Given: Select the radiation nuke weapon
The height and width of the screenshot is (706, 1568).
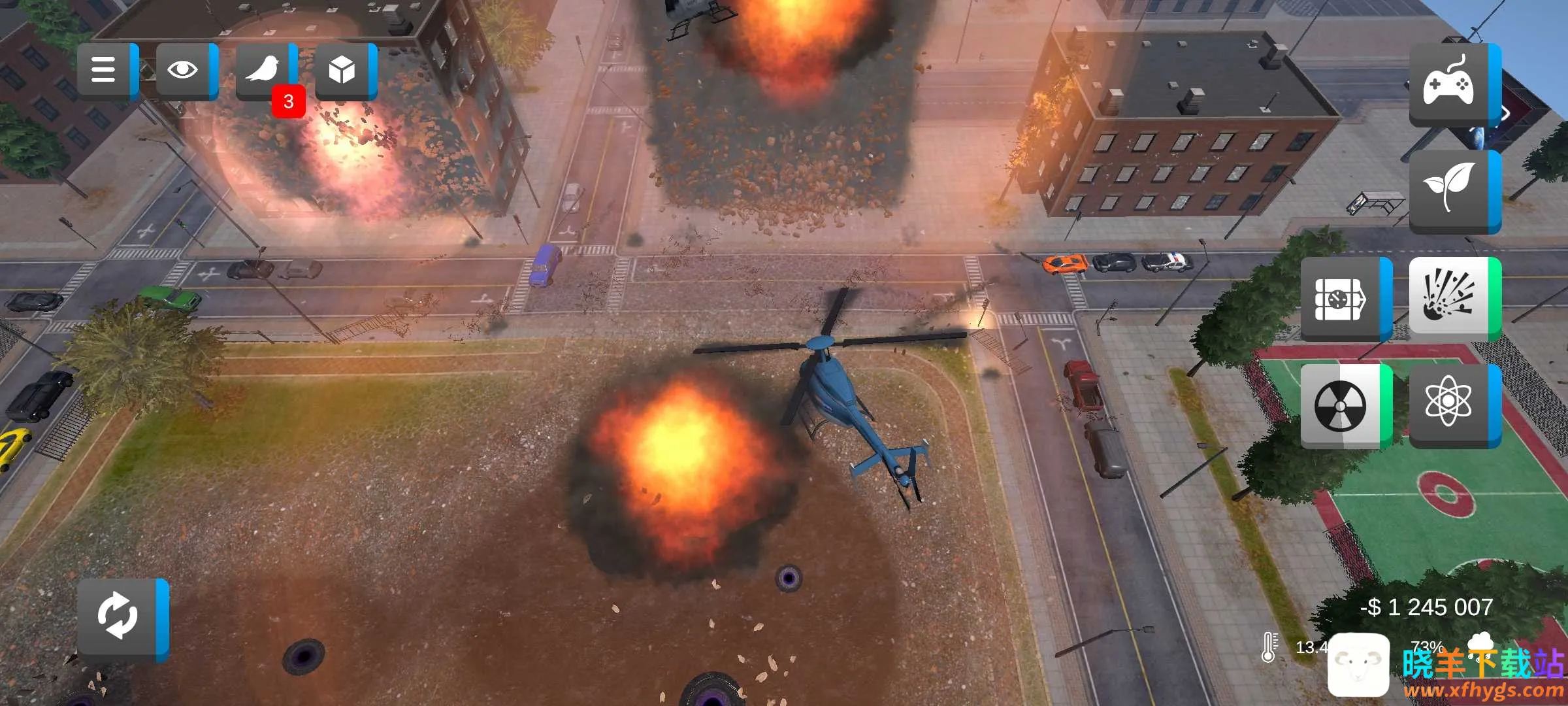Looking at the screenshot, I should coord(1342,405).
